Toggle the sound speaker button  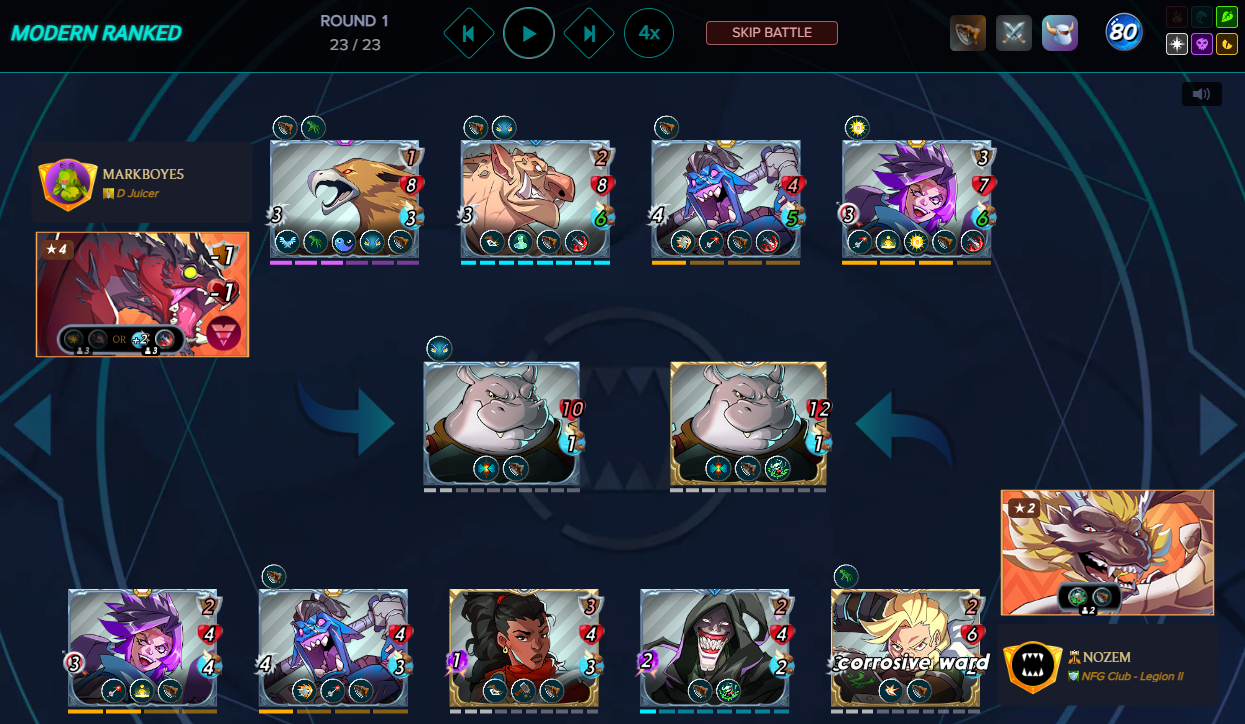[x=1201, y=94]
